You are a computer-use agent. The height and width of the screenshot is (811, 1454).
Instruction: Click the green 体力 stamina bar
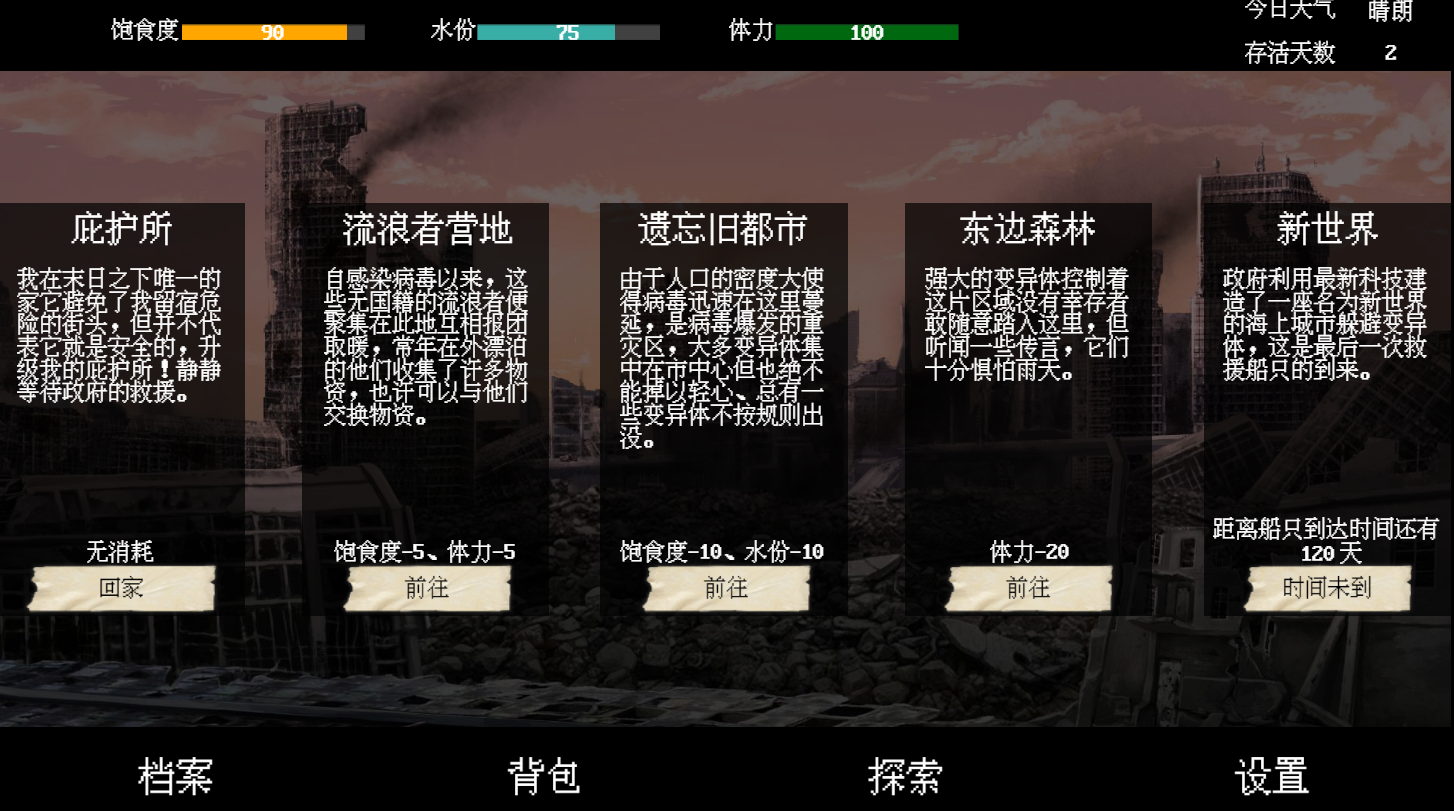(x=864, y=32)
